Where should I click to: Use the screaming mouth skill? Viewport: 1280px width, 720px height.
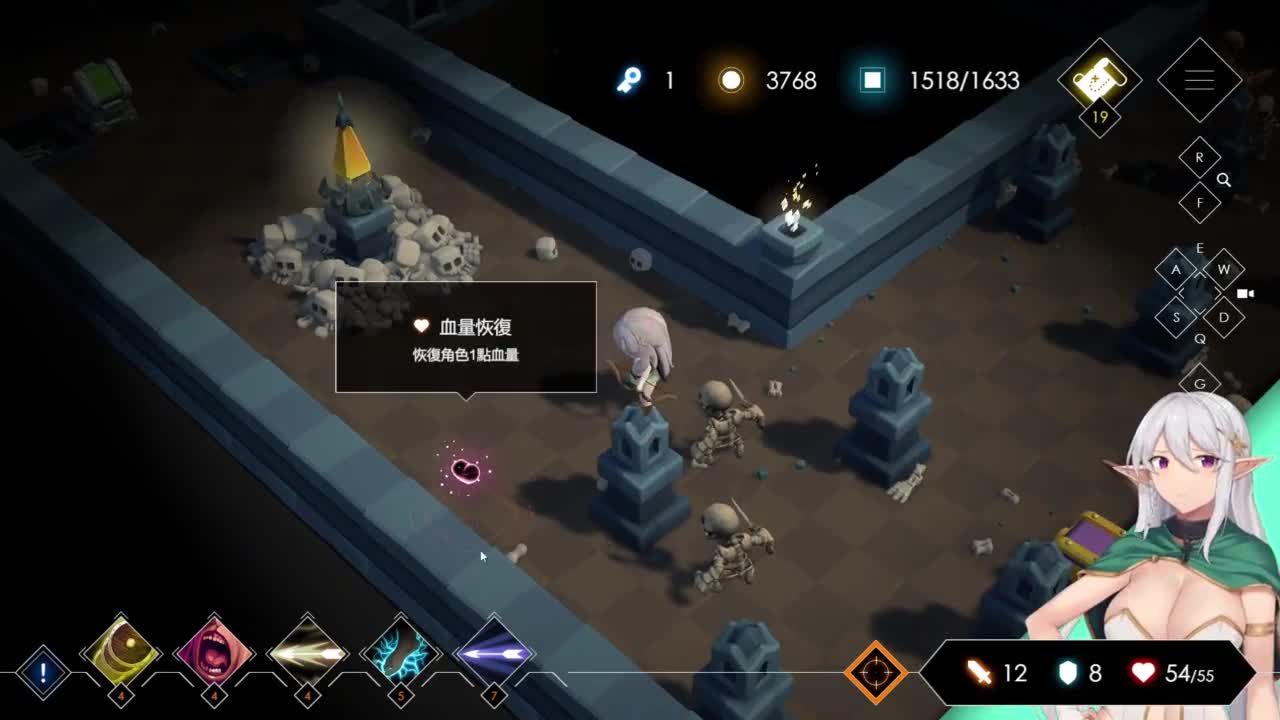coord(214,653)
